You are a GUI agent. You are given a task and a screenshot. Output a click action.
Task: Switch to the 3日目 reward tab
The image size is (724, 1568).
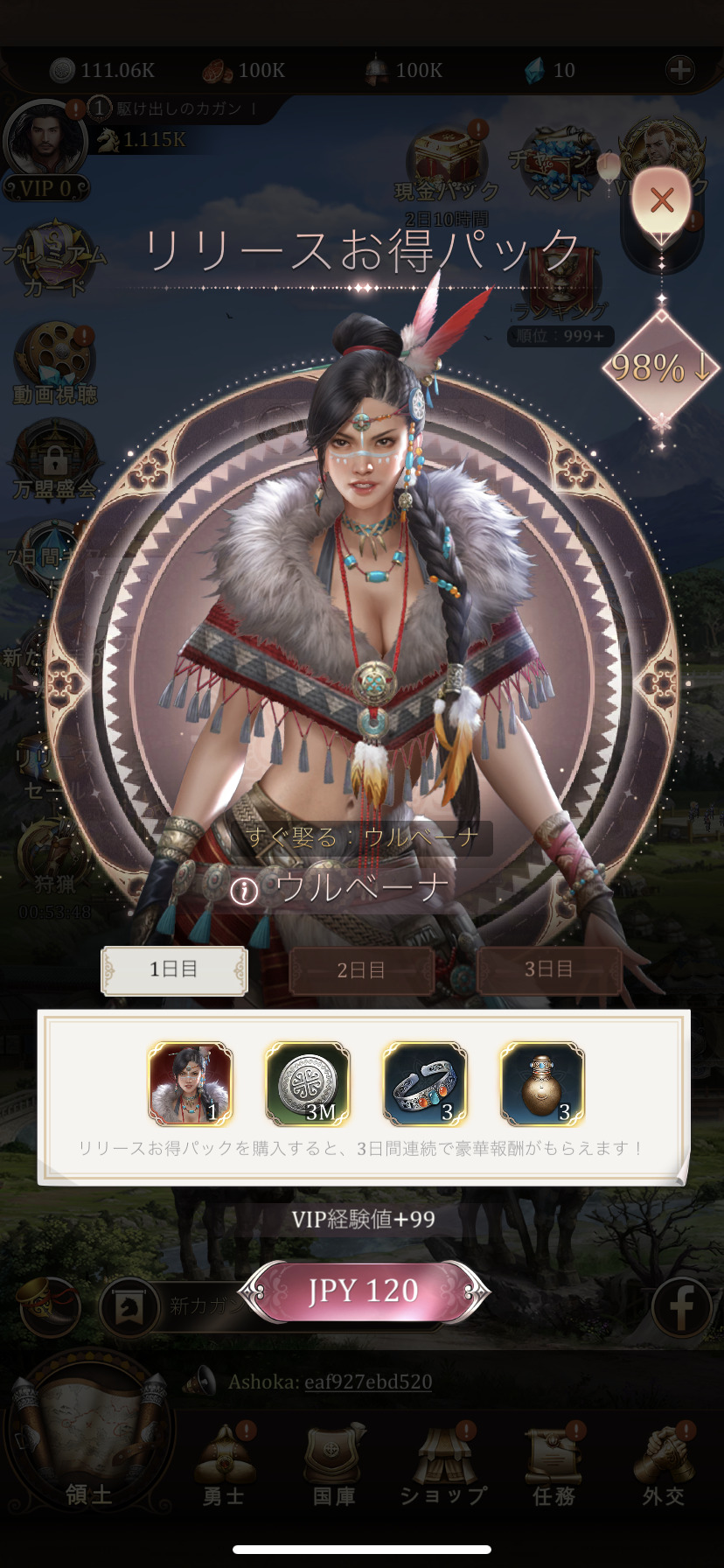[548, 969]
